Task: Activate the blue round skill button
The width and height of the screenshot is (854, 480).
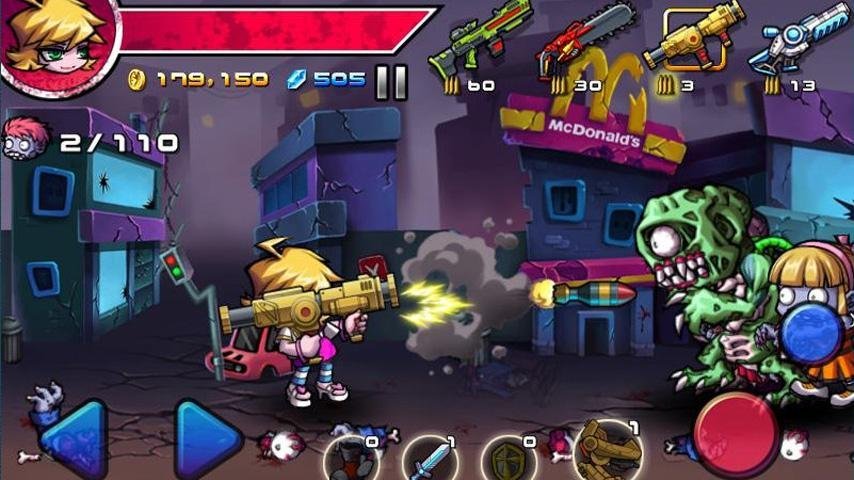Action: pos(811,333)
